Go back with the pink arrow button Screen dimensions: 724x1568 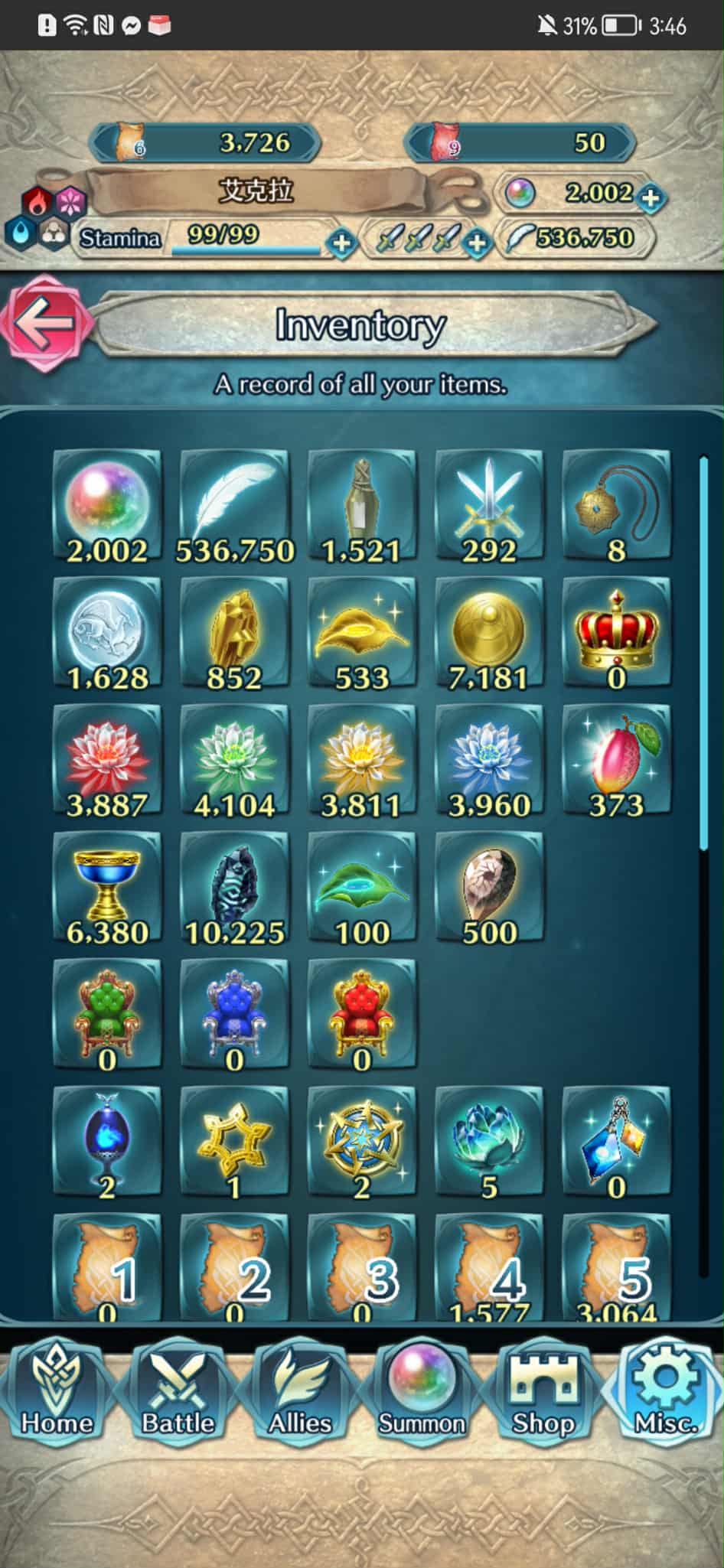tap(46, 323)
